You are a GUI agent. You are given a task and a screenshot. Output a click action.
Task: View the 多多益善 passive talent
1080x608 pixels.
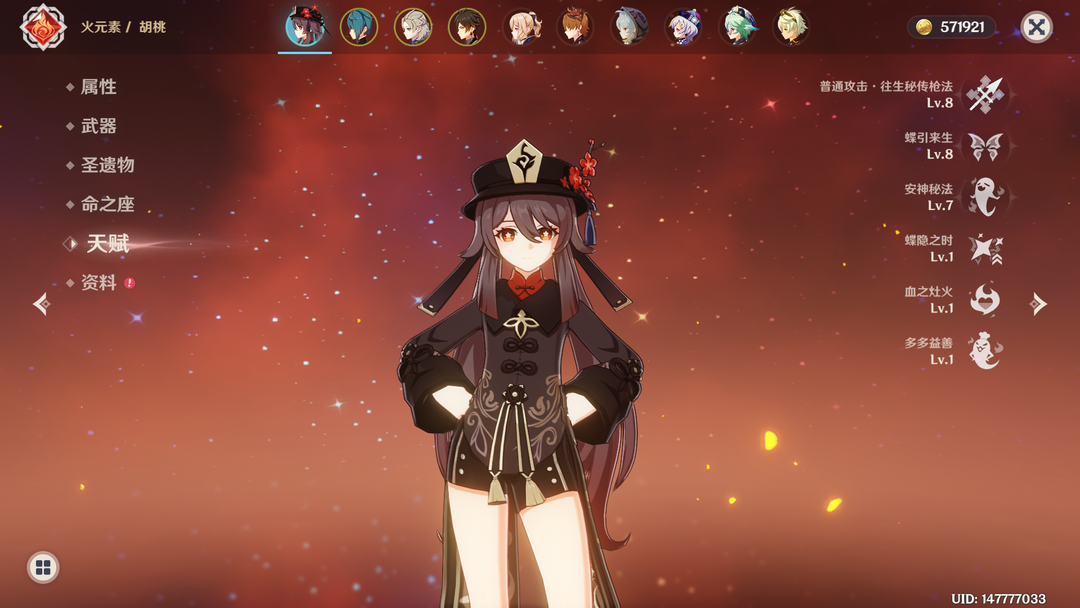coord(985,351)
